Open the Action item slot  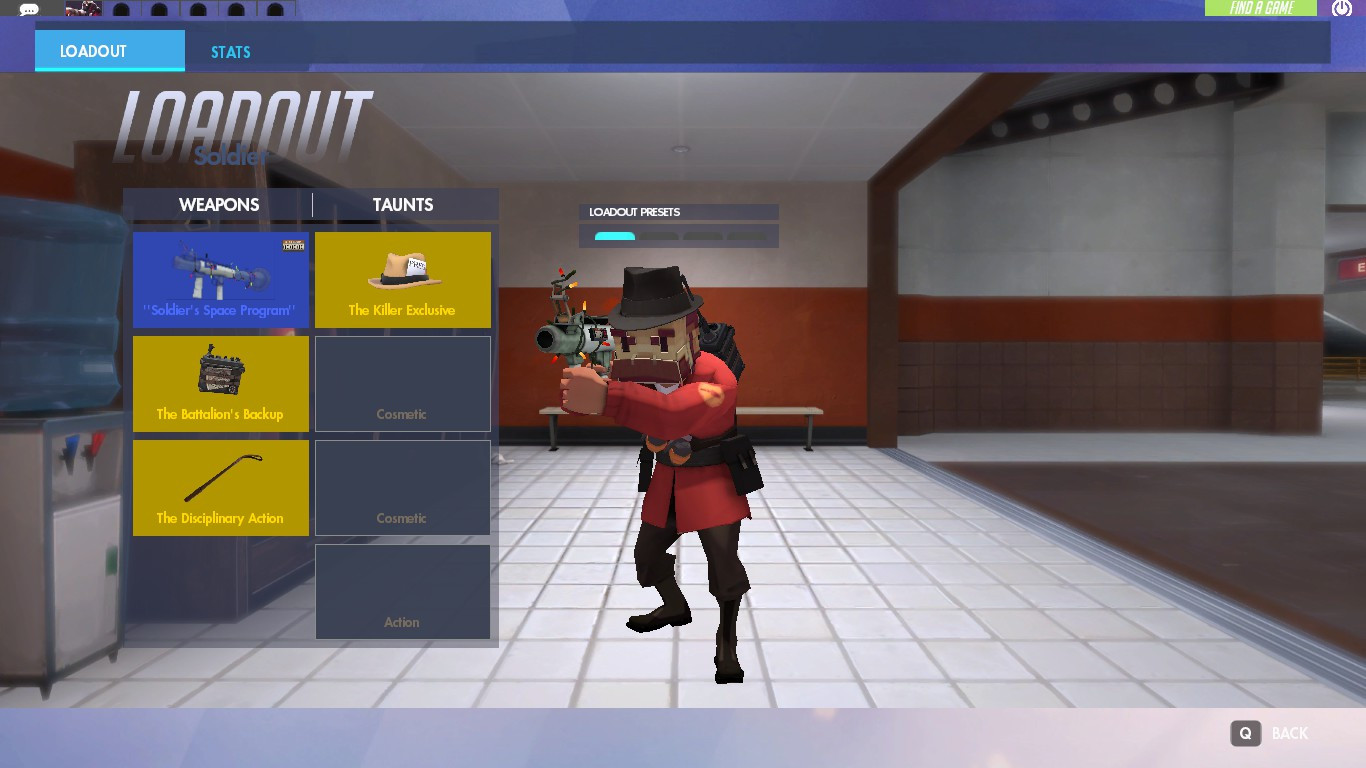(x=402, y=591)
